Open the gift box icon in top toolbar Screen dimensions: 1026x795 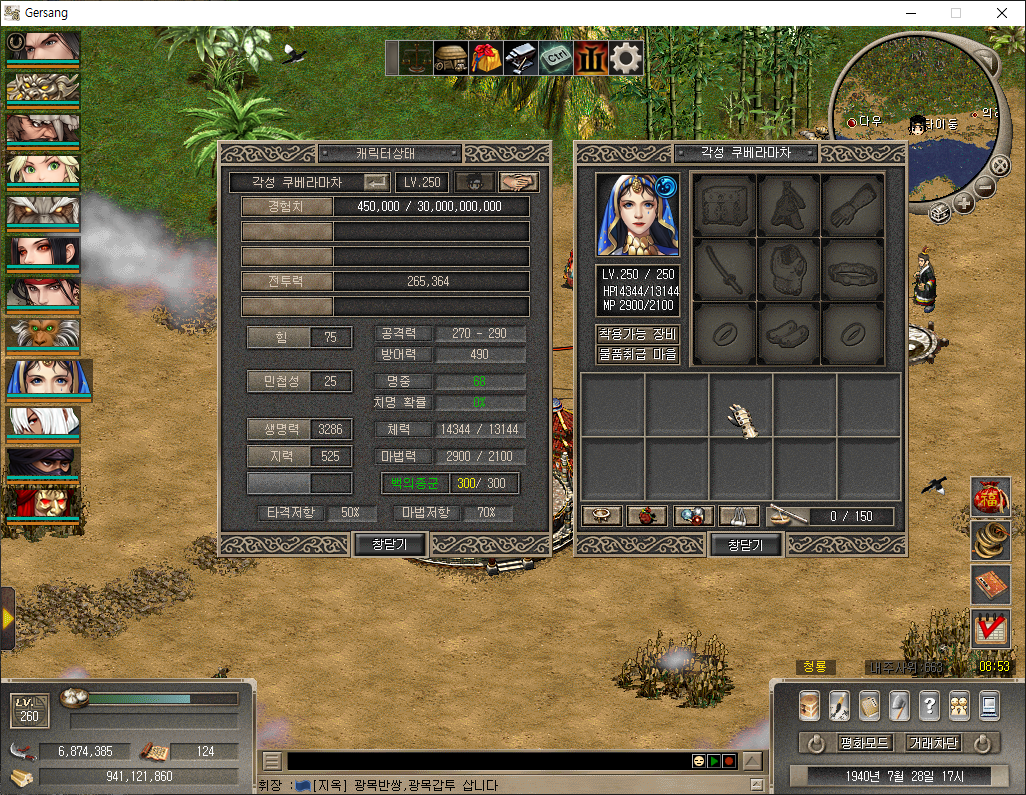point(487,58)
